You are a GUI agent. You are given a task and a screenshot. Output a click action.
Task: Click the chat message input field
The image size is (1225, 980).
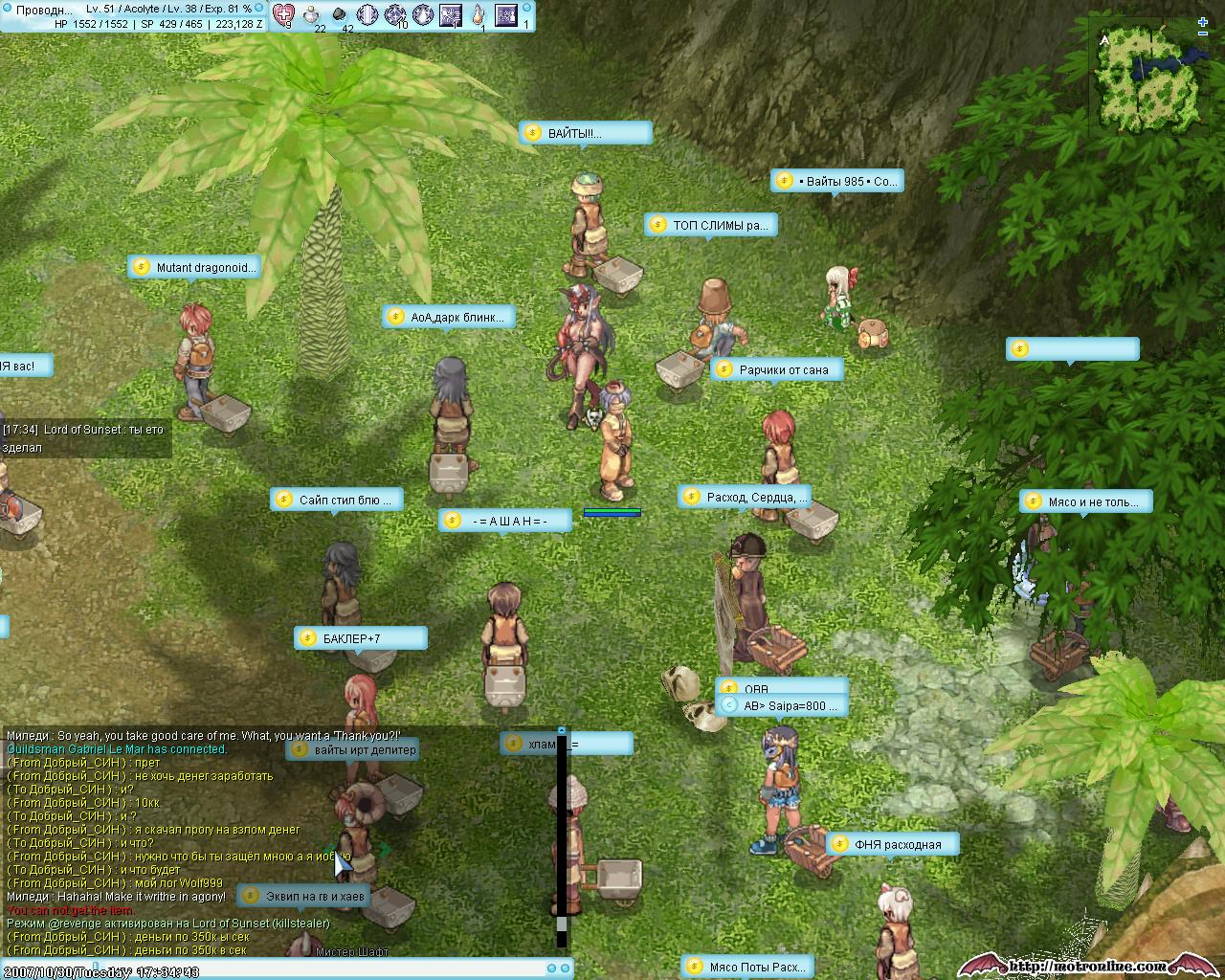(287, 970)
